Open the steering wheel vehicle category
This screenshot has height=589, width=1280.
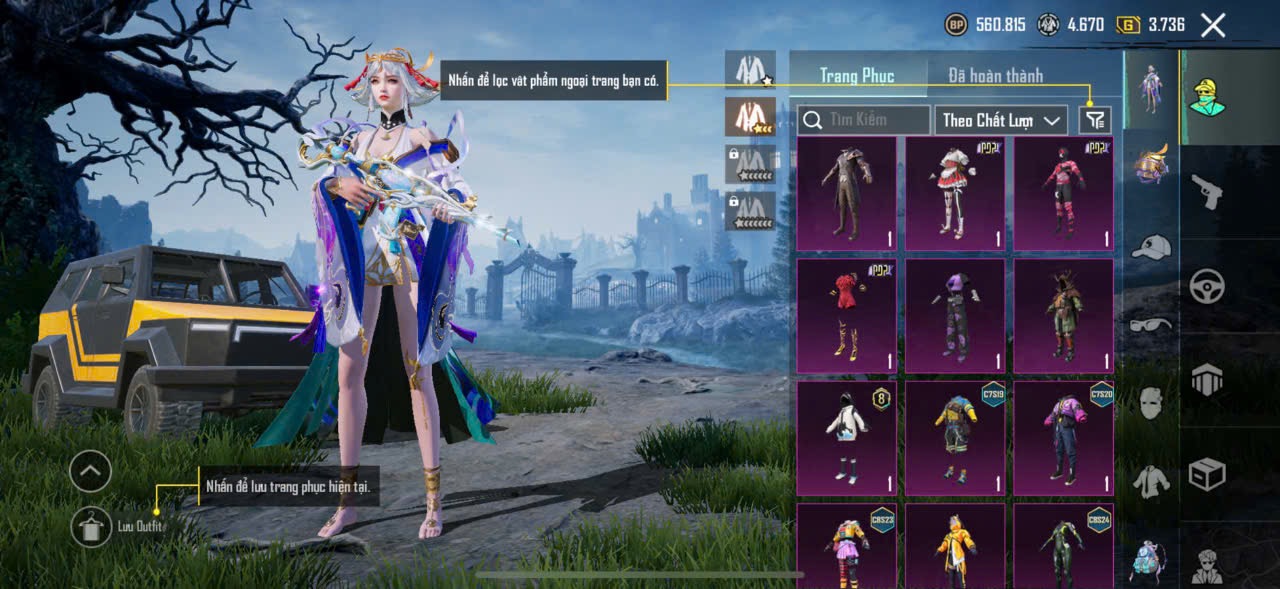[1207, 287]
